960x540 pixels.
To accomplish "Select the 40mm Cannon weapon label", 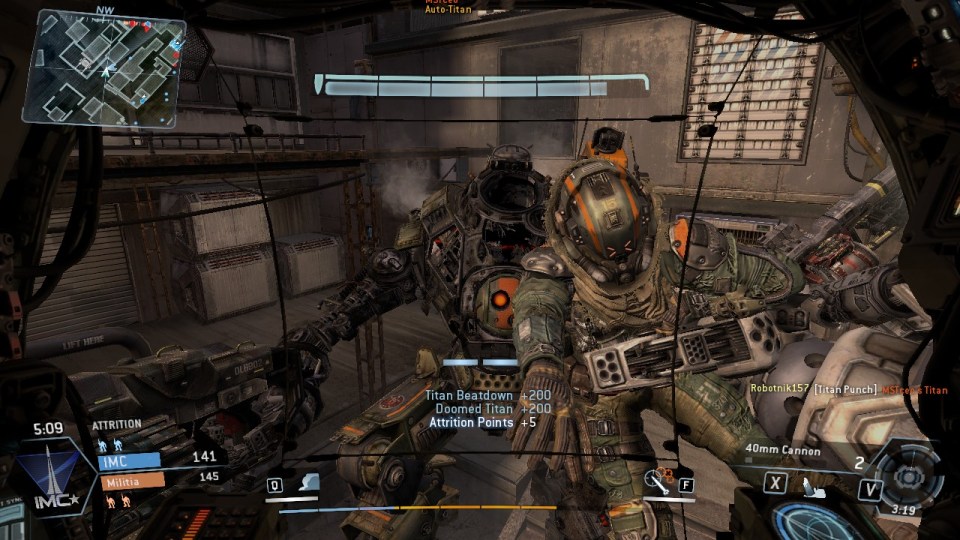I will click(782, 451).
